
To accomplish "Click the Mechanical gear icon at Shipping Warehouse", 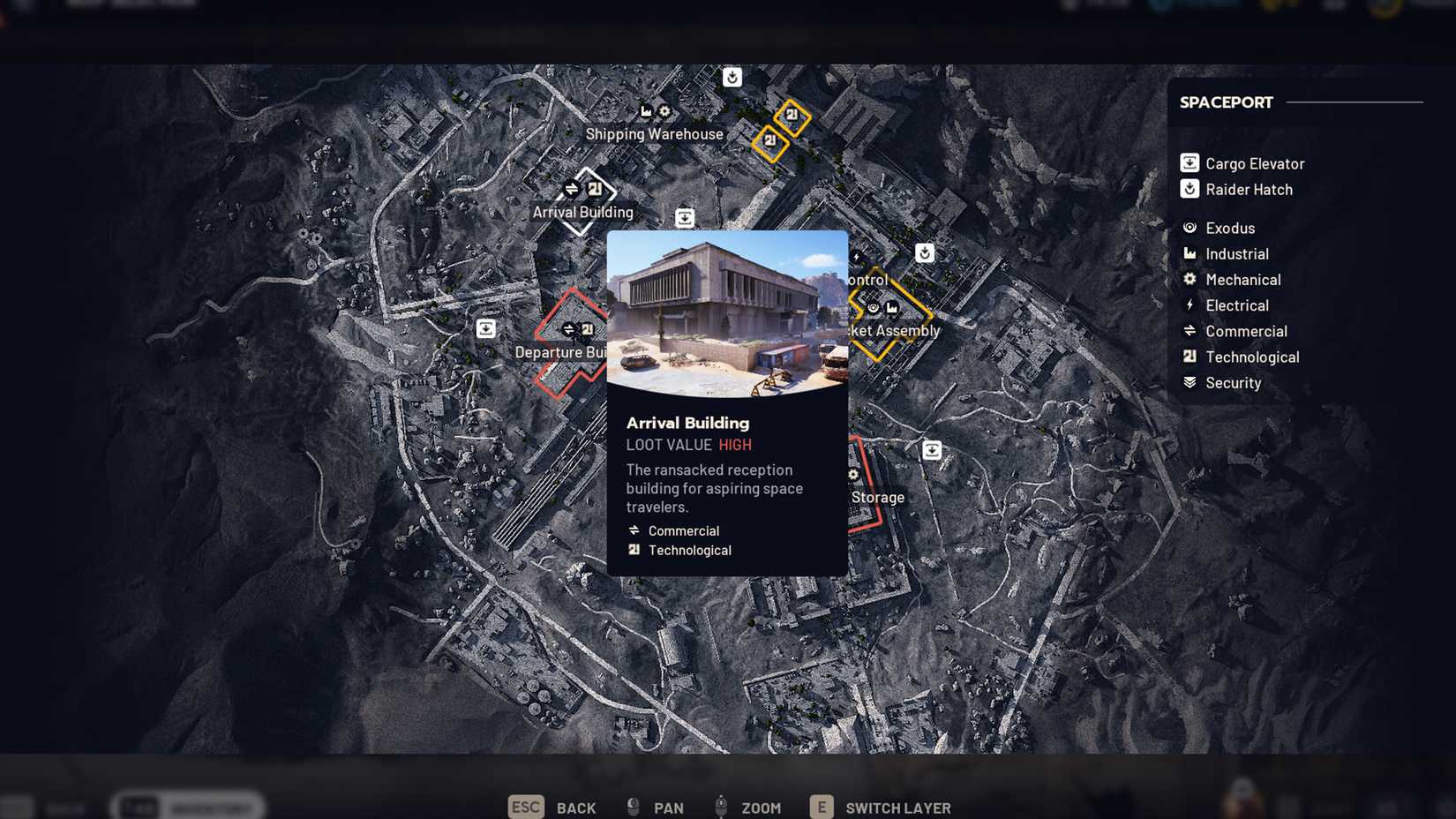I will [x=664, y=112].
